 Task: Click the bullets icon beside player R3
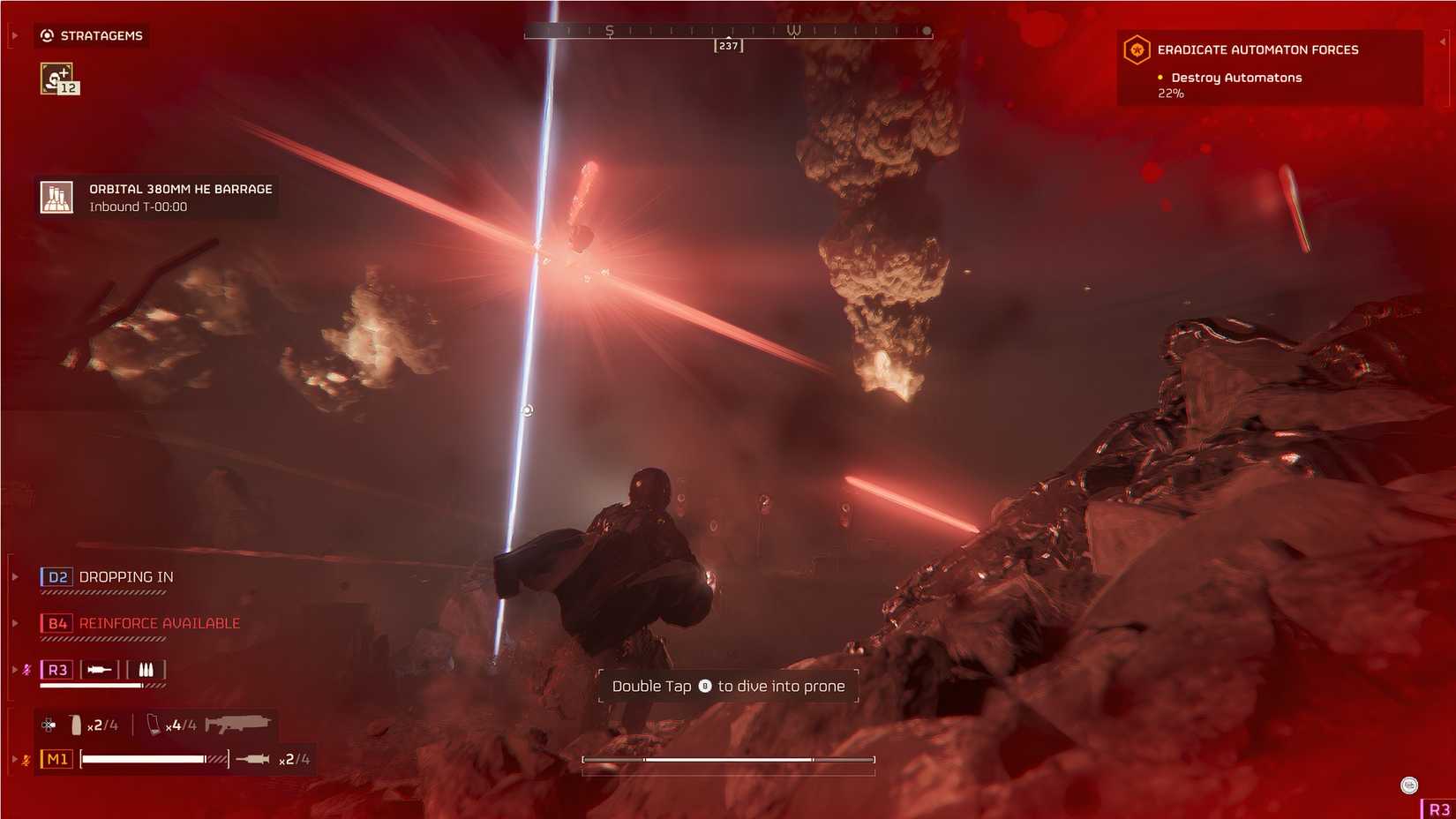pyautogui.click(x=145, y=669)
